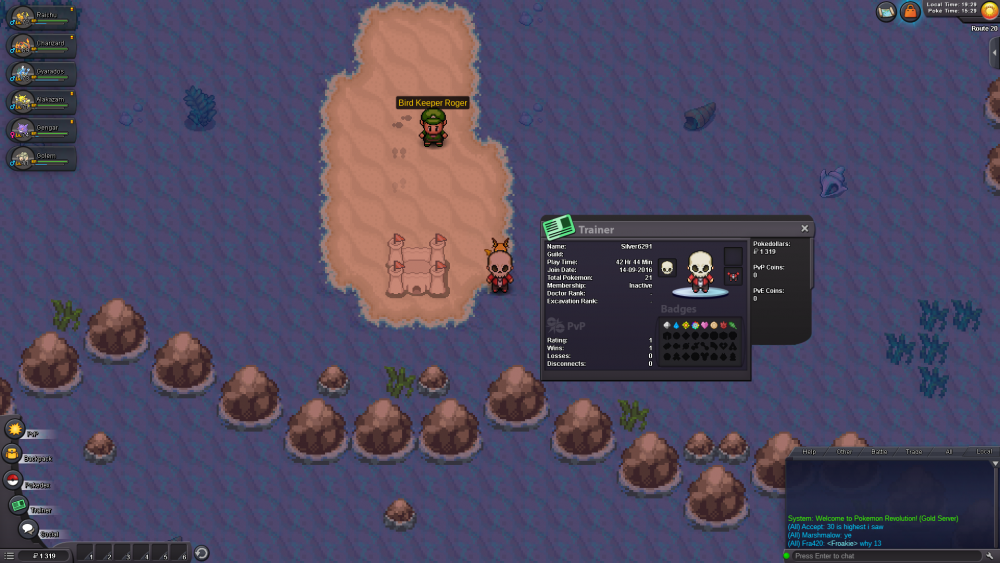The width and height of the screenshot is (1000, 563).
Task: Toggle the Trainer card menu button
Action: point(19,505)
